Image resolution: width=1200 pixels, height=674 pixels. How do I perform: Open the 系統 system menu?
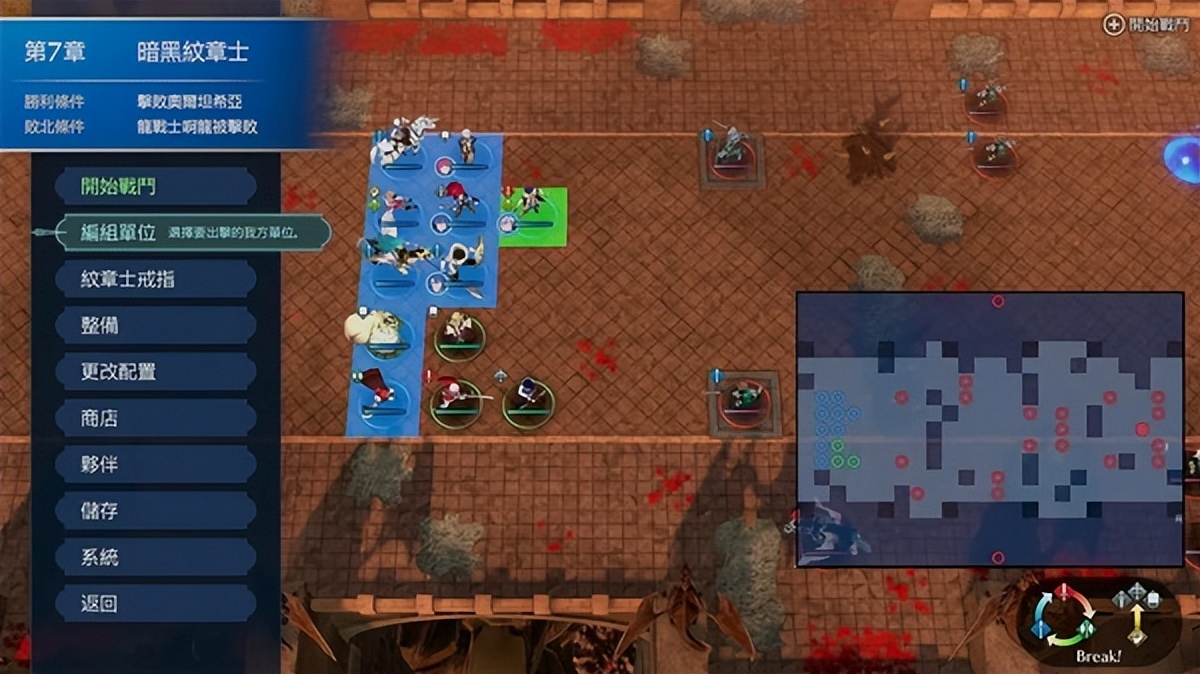(155, 557)
